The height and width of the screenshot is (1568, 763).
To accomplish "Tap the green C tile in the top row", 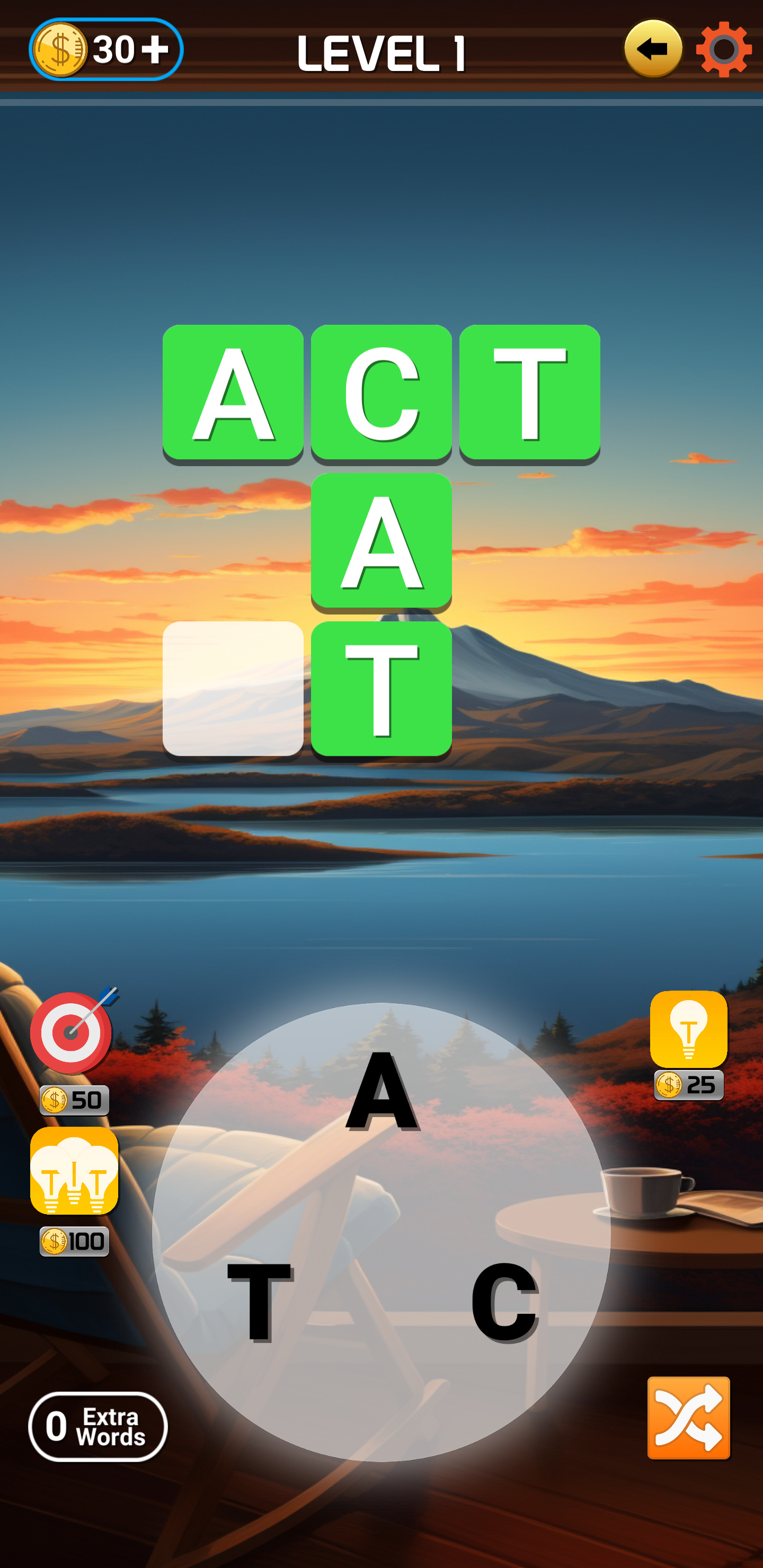I will pos(380,393).
